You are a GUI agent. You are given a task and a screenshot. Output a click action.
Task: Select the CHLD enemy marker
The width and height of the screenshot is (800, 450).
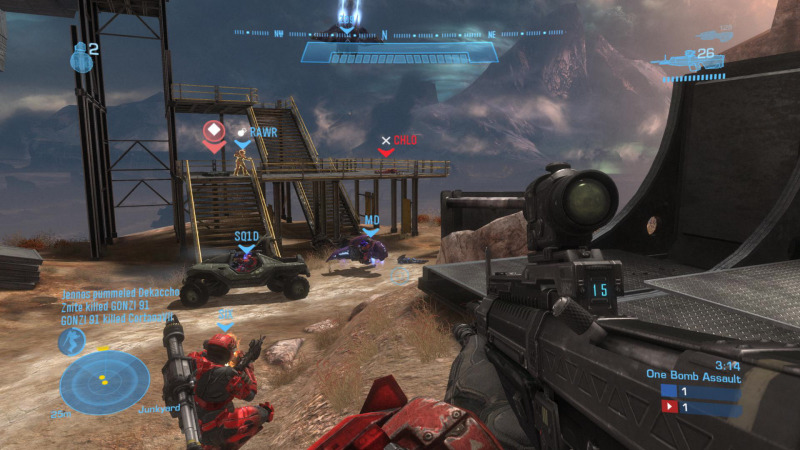pos(400,141)
